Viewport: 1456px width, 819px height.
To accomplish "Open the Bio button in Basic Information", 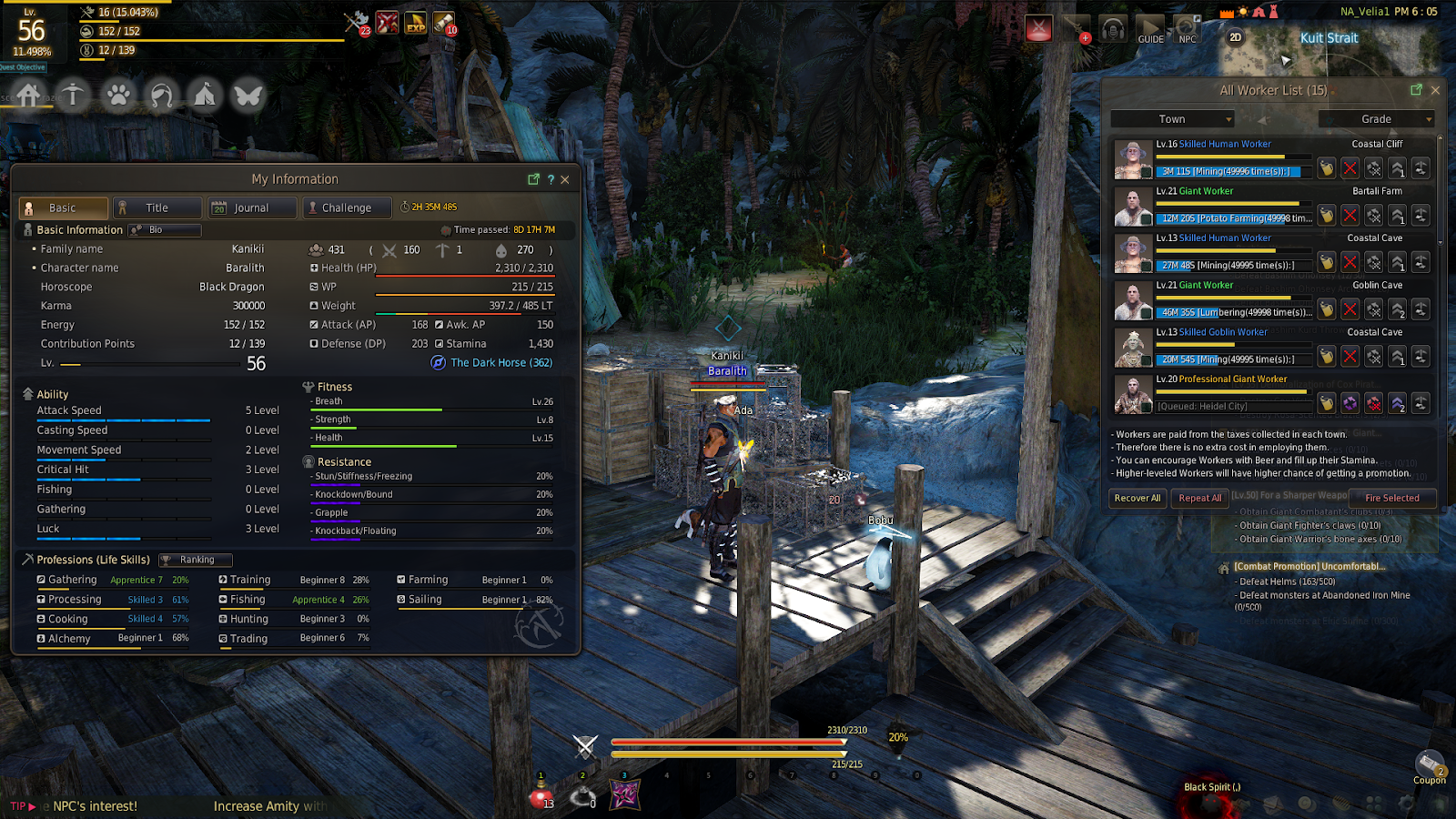I will (x=165, y=230).
